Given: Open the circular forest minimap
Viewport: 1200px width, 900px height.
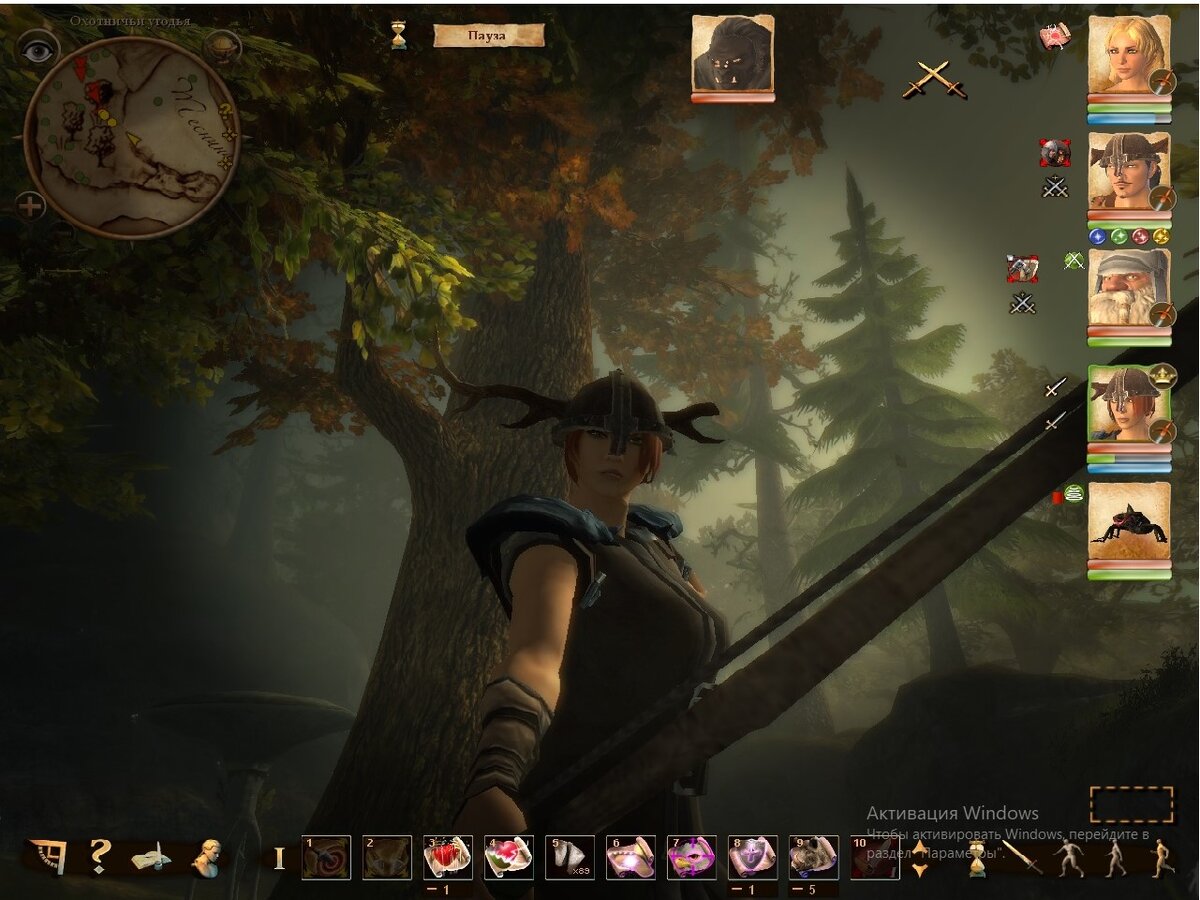Looking at the screenshot, I should click(x=130, y=138).
